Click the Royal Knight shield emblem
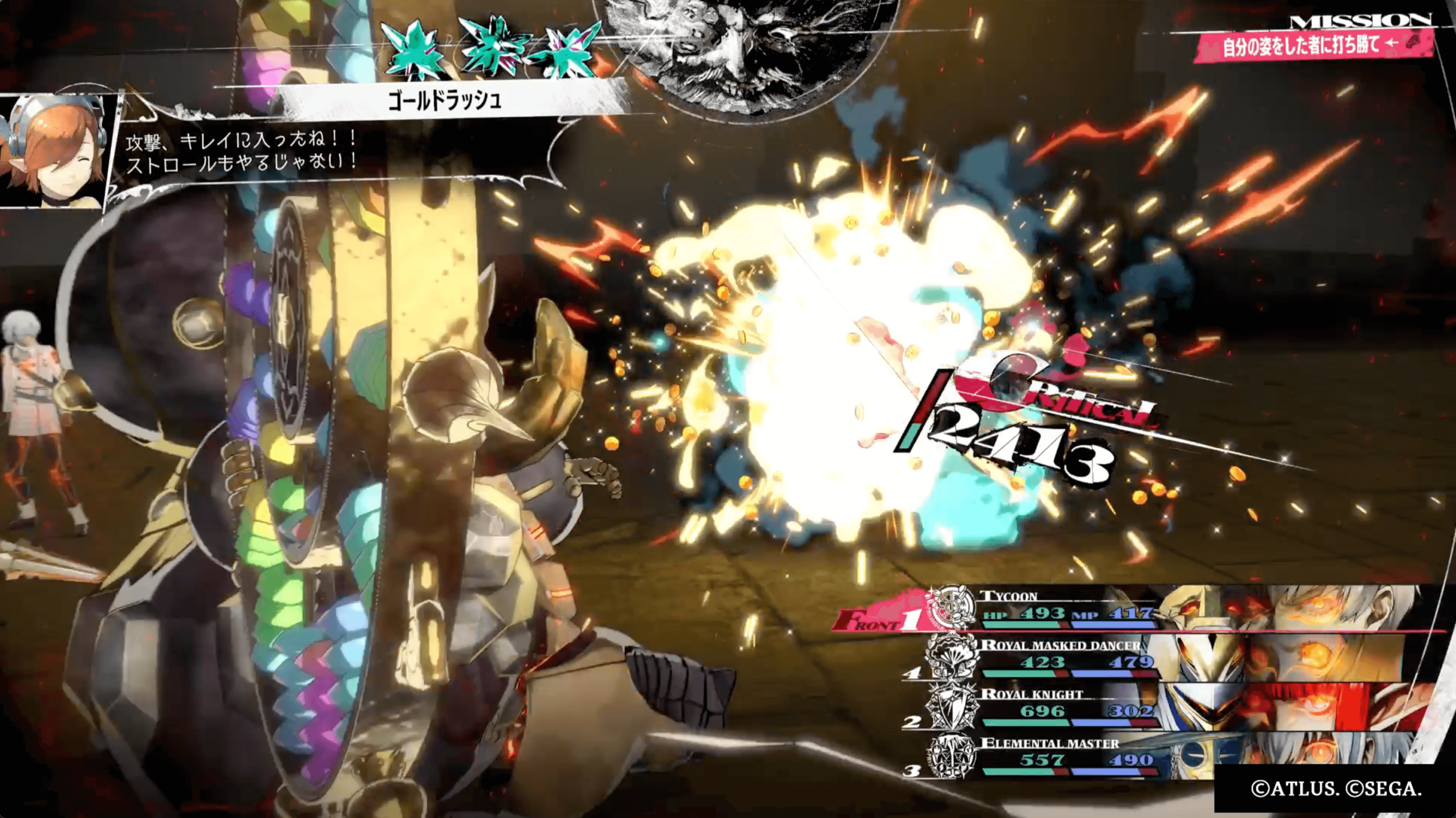This screenshot has width=1456, height=818. 952,706
